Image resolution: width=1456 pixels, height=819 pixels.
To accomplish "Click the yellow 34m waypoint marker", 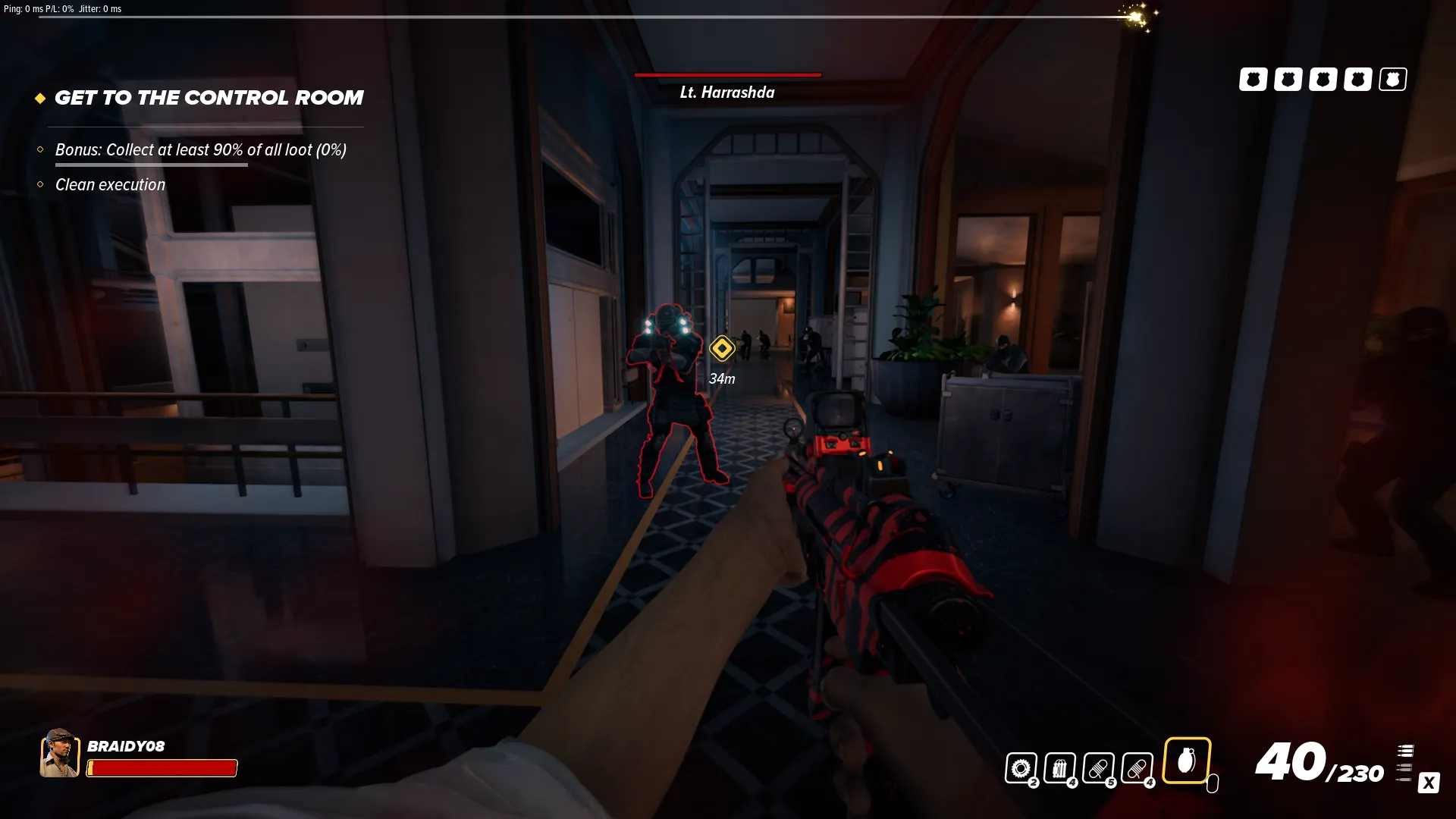I will [x=722, y=348].
